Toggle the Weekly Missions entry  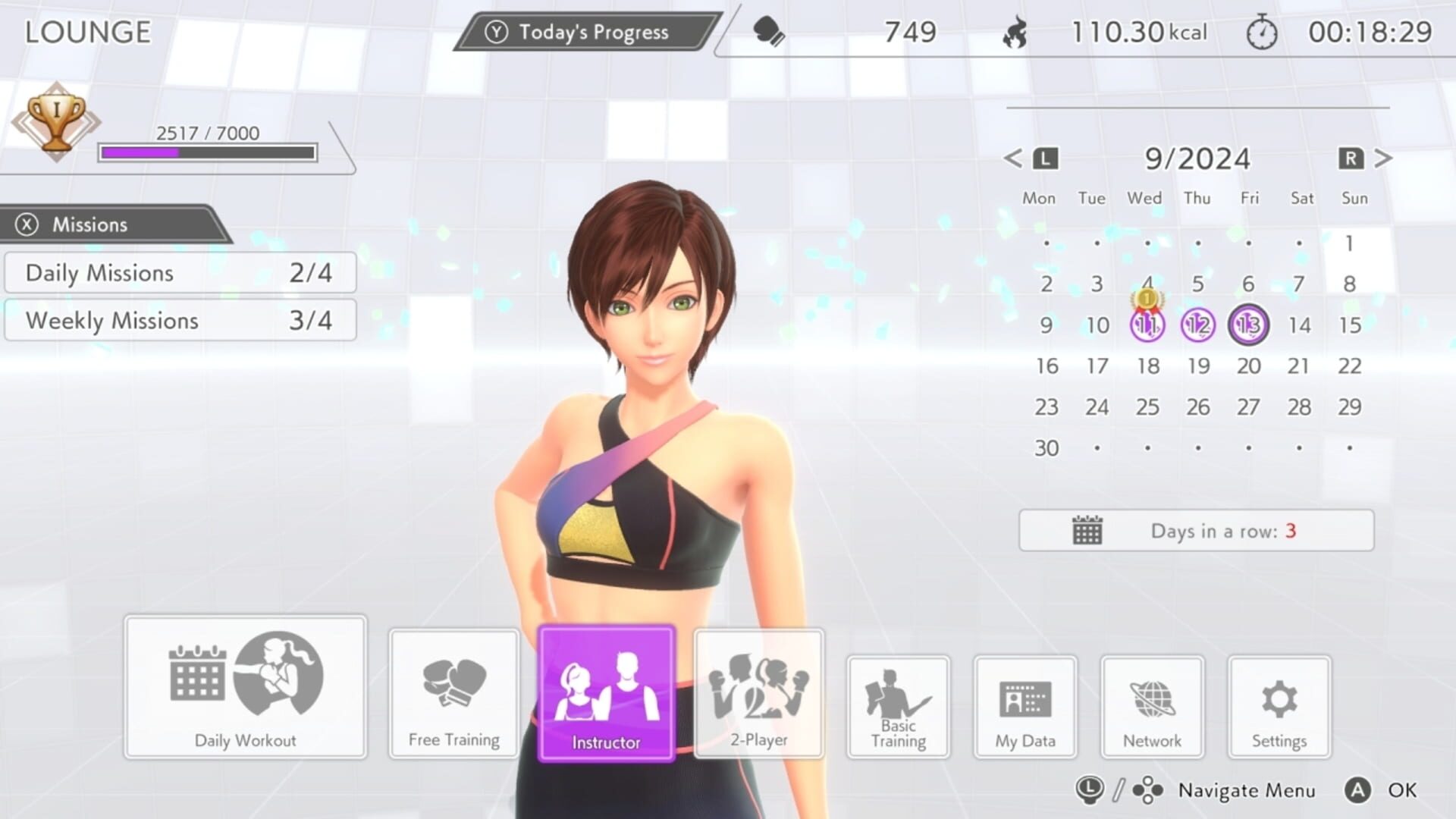[178, 320]
